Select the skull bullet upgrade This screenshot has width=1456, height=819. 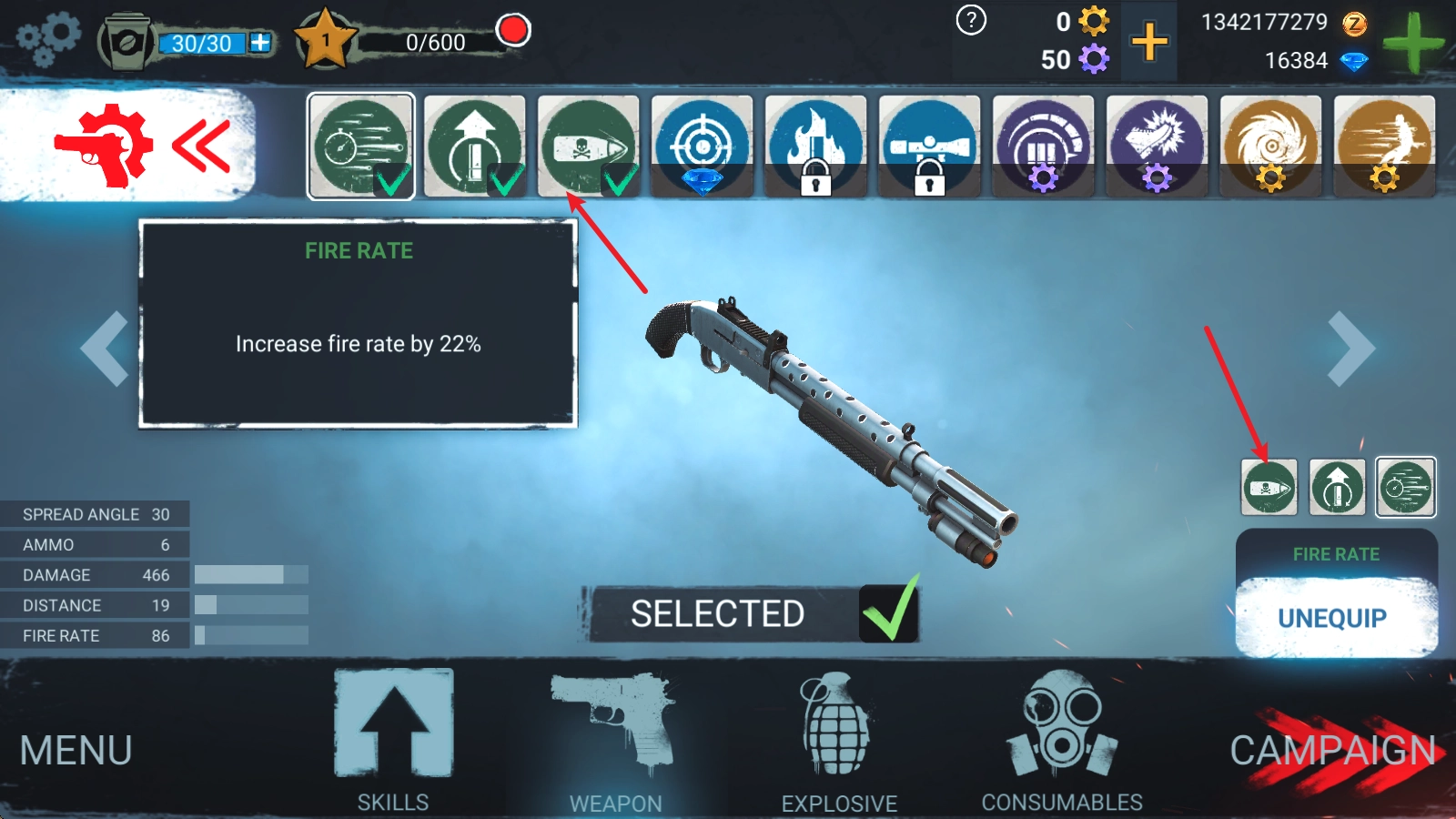(x=588, y=146)
